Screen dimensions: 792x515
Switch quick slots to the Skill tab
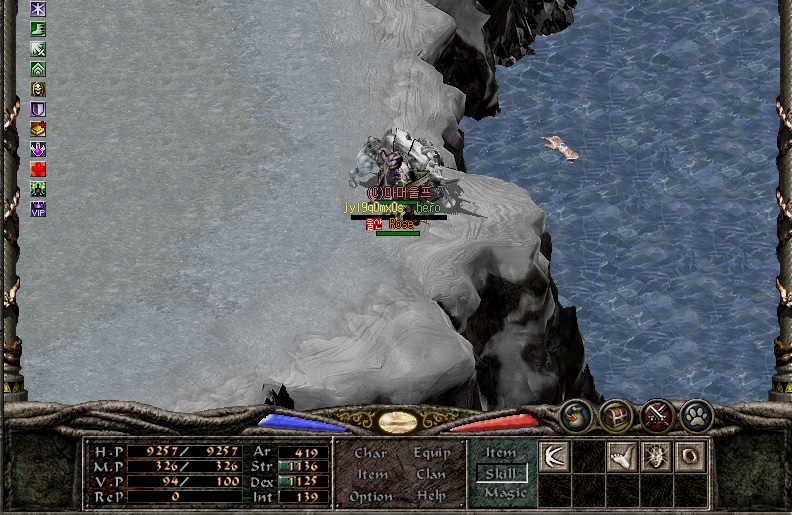tap(501, 473)
